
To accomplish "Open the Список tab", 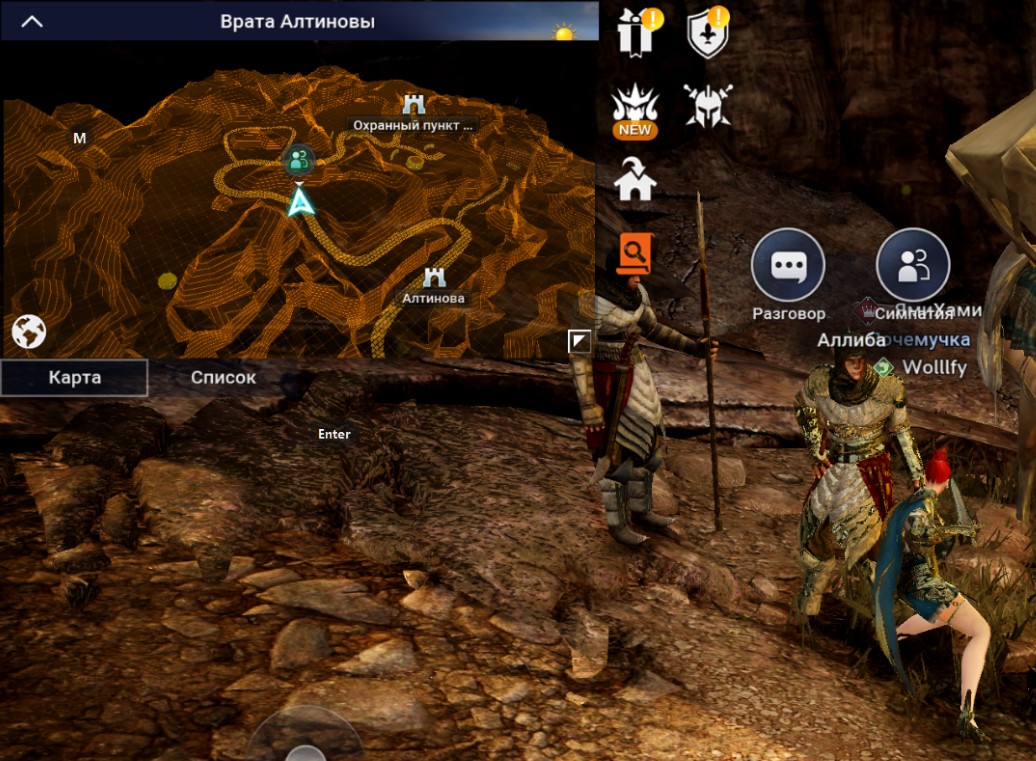I will pyautogui.click(x=223, y=378).
